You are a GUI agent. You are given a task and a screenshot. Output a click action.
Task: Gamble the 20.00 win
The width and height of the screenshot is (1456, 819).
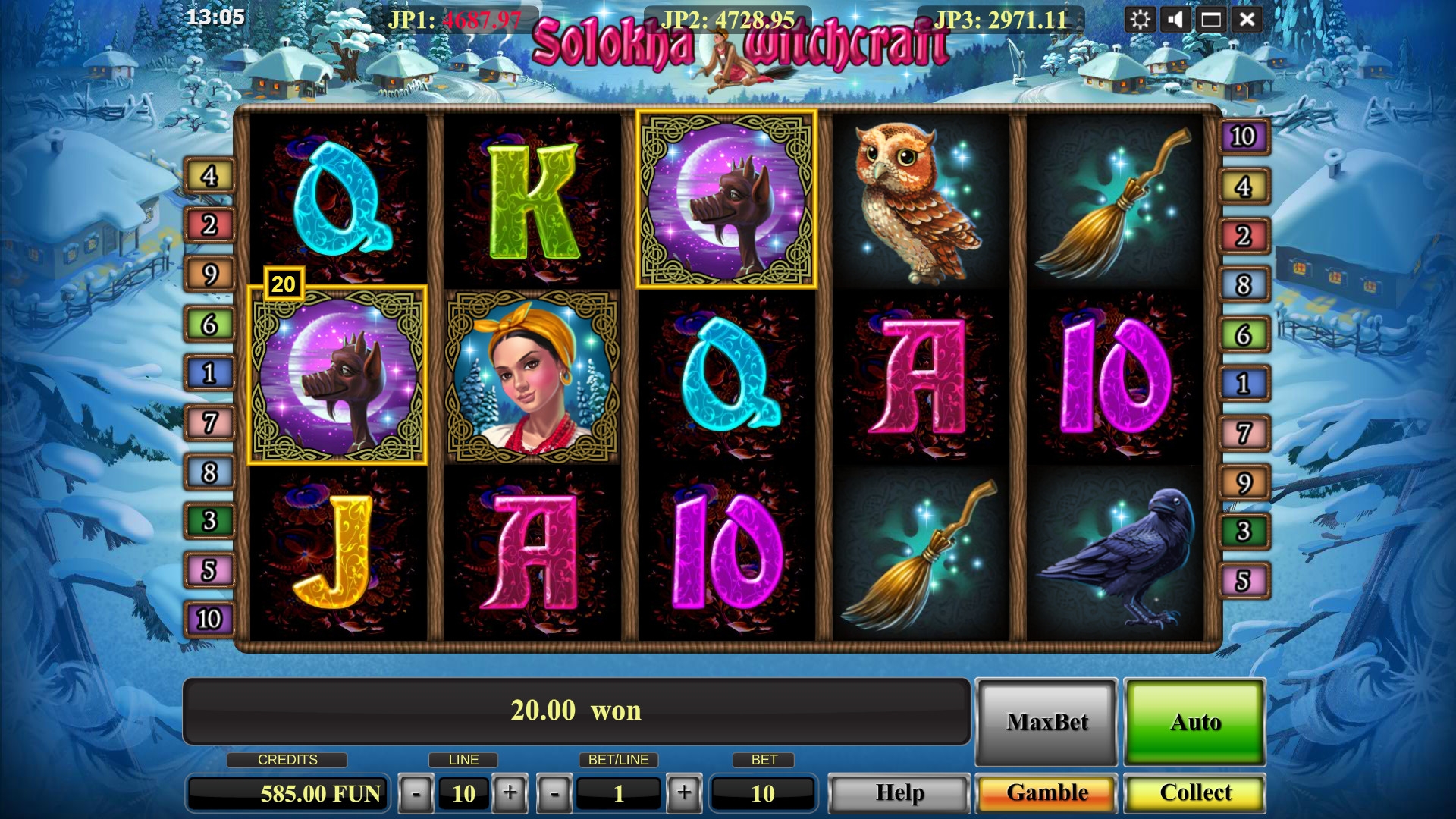click(x=1046, y=793)
